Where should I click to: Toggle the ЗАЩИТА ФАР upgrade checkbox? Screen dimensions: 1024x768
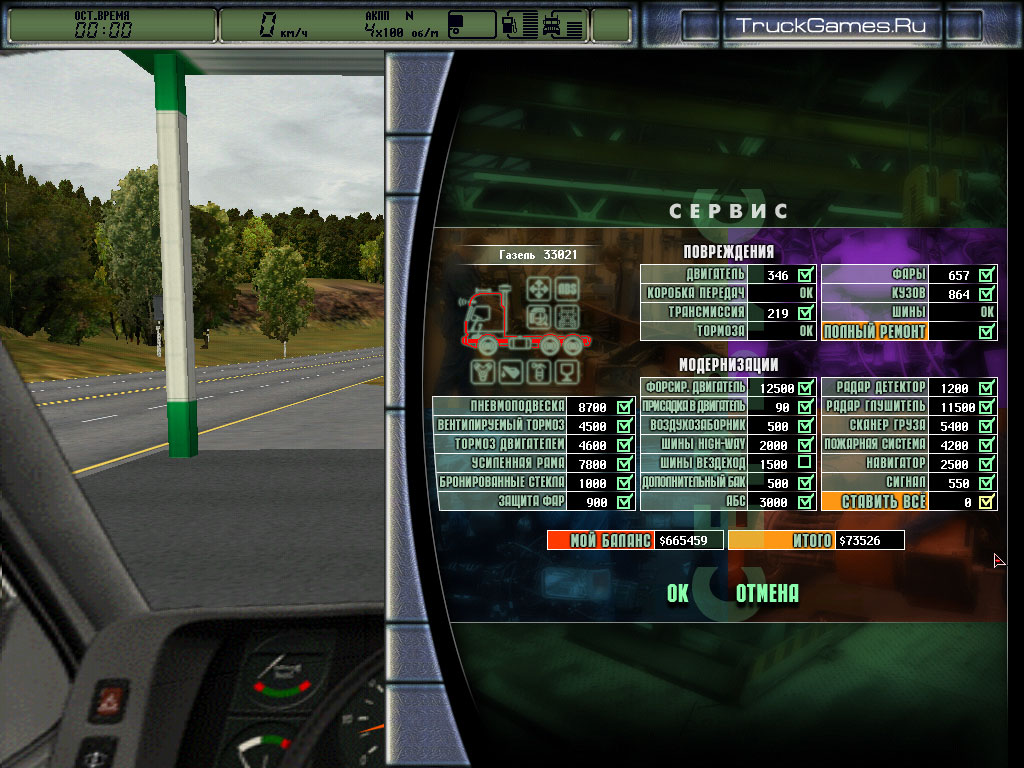(625, 502)
